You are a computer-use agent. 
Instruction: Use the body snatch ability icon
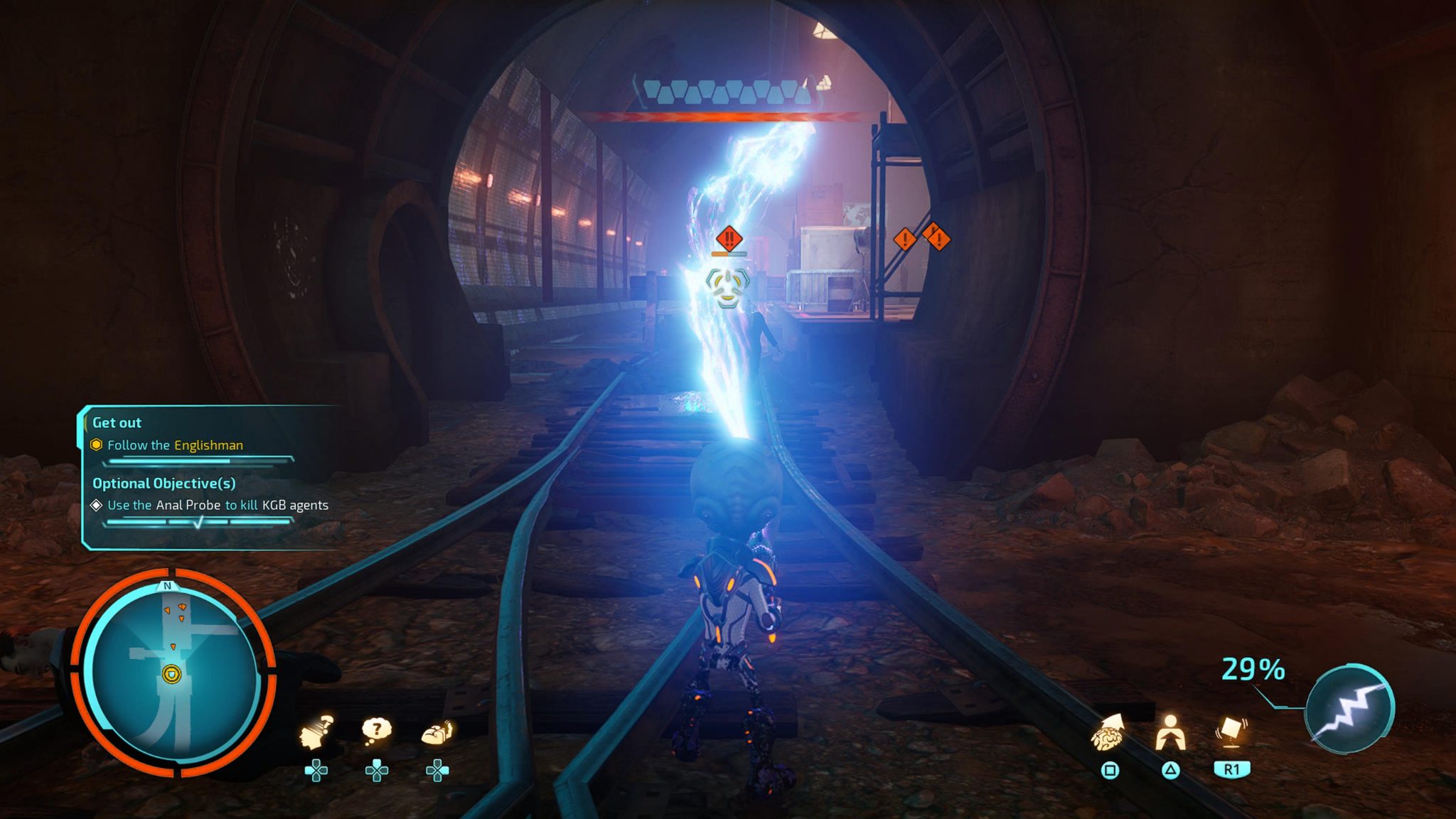pos(1169,734)
